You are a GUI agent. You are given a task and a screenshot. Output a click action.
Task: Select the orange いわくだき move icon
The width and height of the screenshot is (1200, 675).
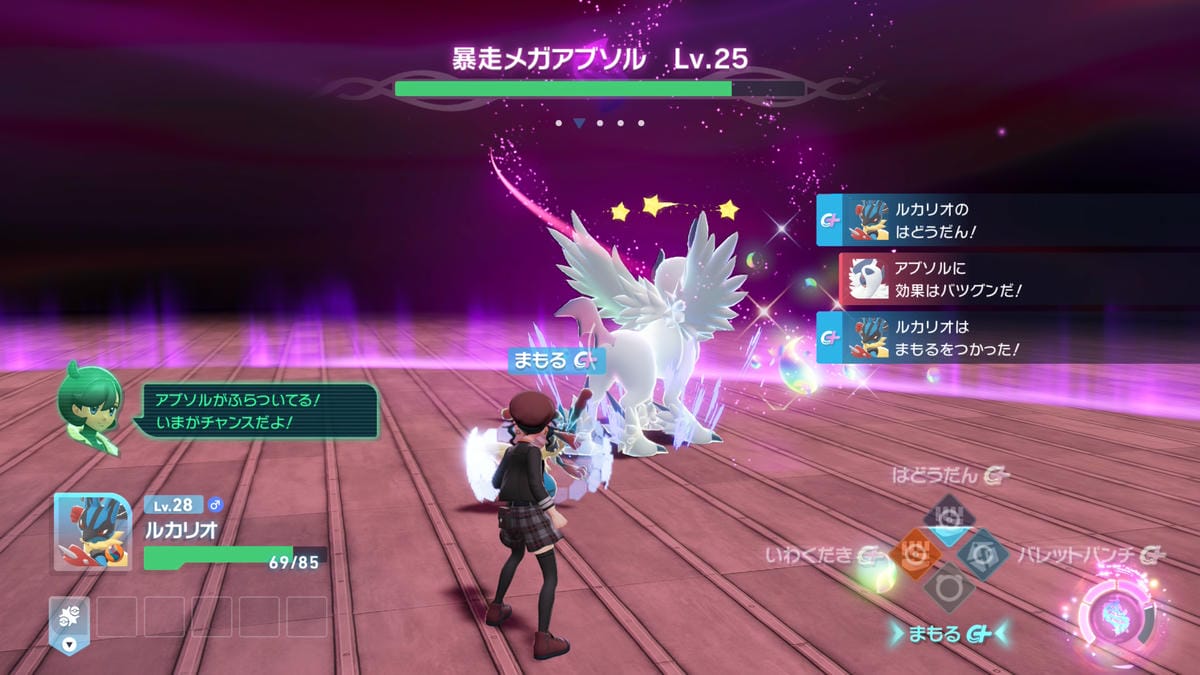pyautogui.click(x=912, y=552)
